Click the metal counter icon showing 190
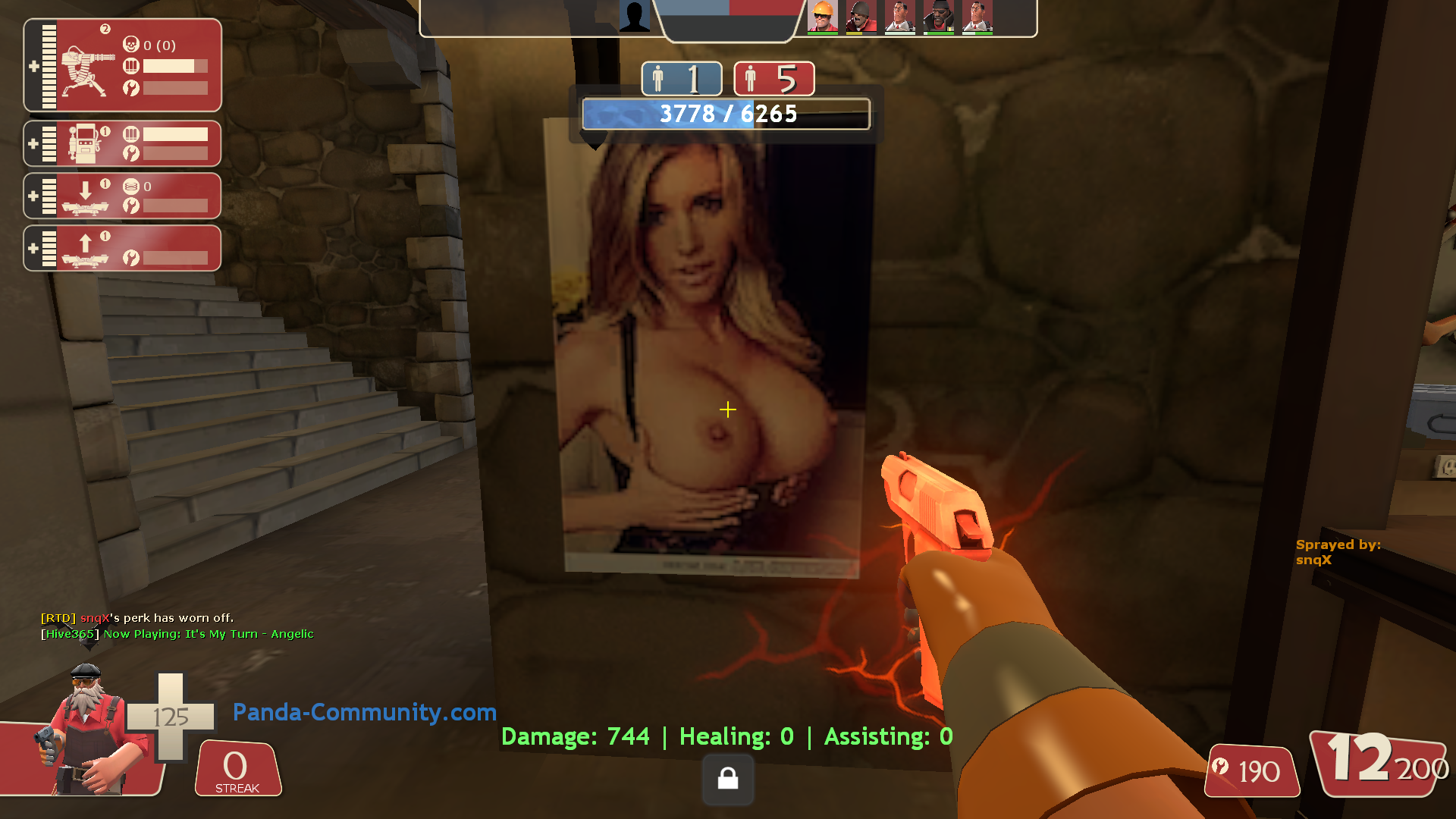This screenshot has height=819, width=1456. 1251,772
